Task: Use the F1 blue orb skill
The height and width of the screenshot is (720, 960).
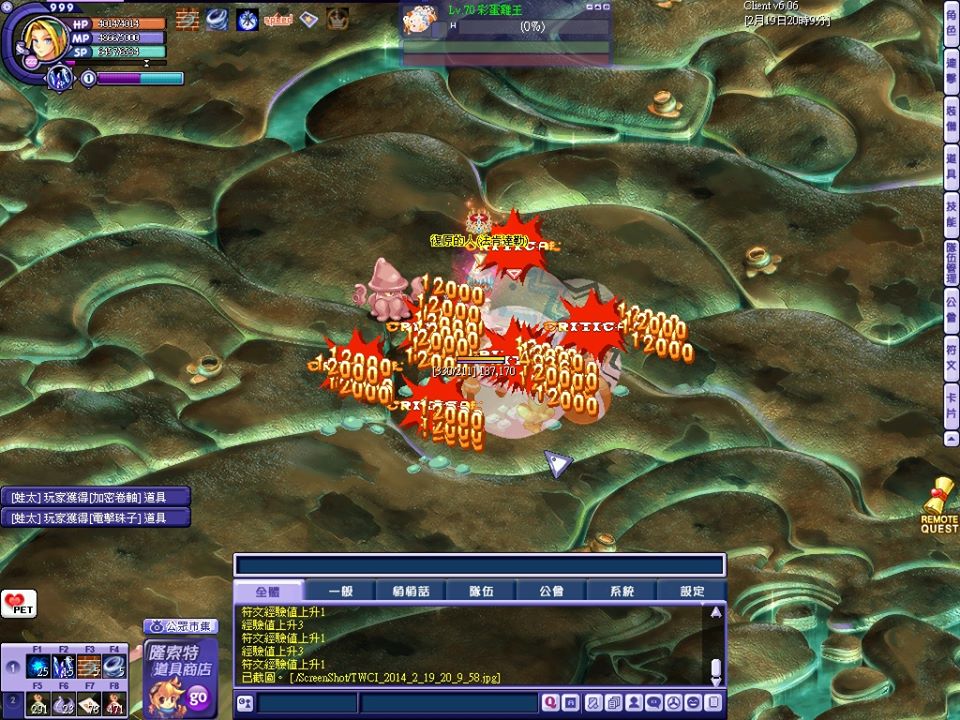Action: click(x=38, y=667)
